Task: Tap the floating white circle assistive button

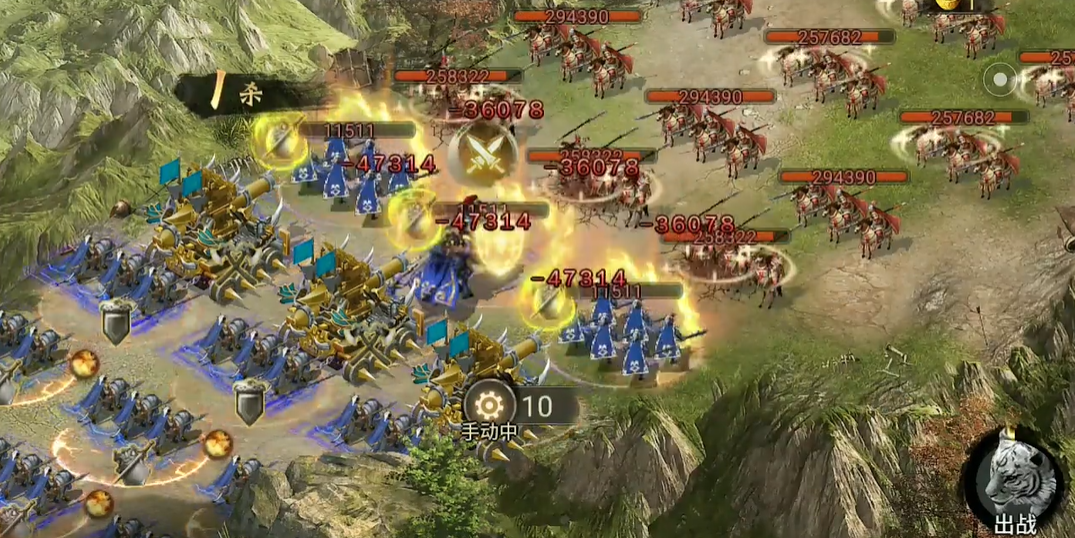Action: (x=999, y=78)
